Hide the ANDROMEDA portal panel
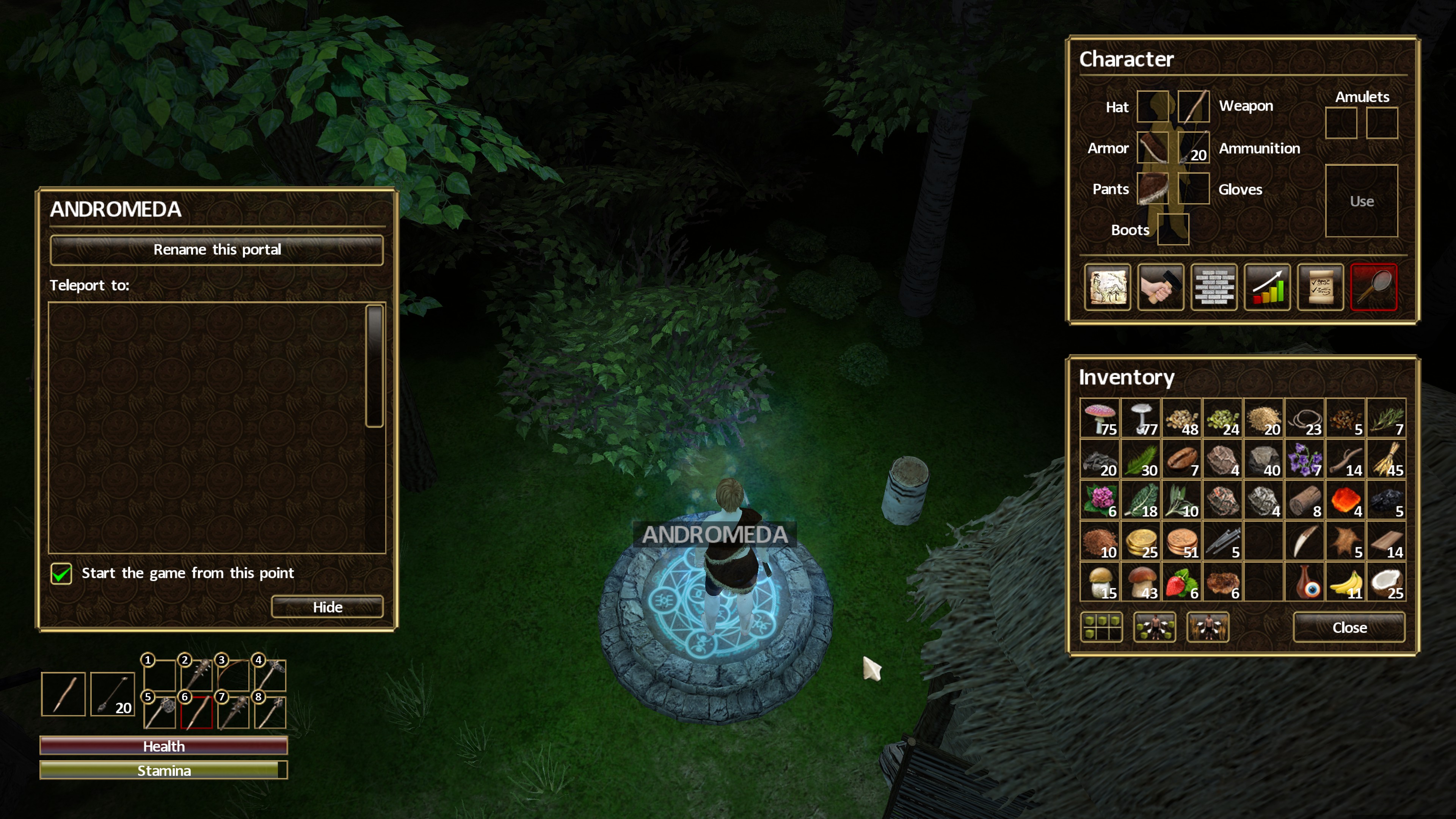The height and width of the screenshot is (819, 1456). pyautogui.click(x=327, y=607)
